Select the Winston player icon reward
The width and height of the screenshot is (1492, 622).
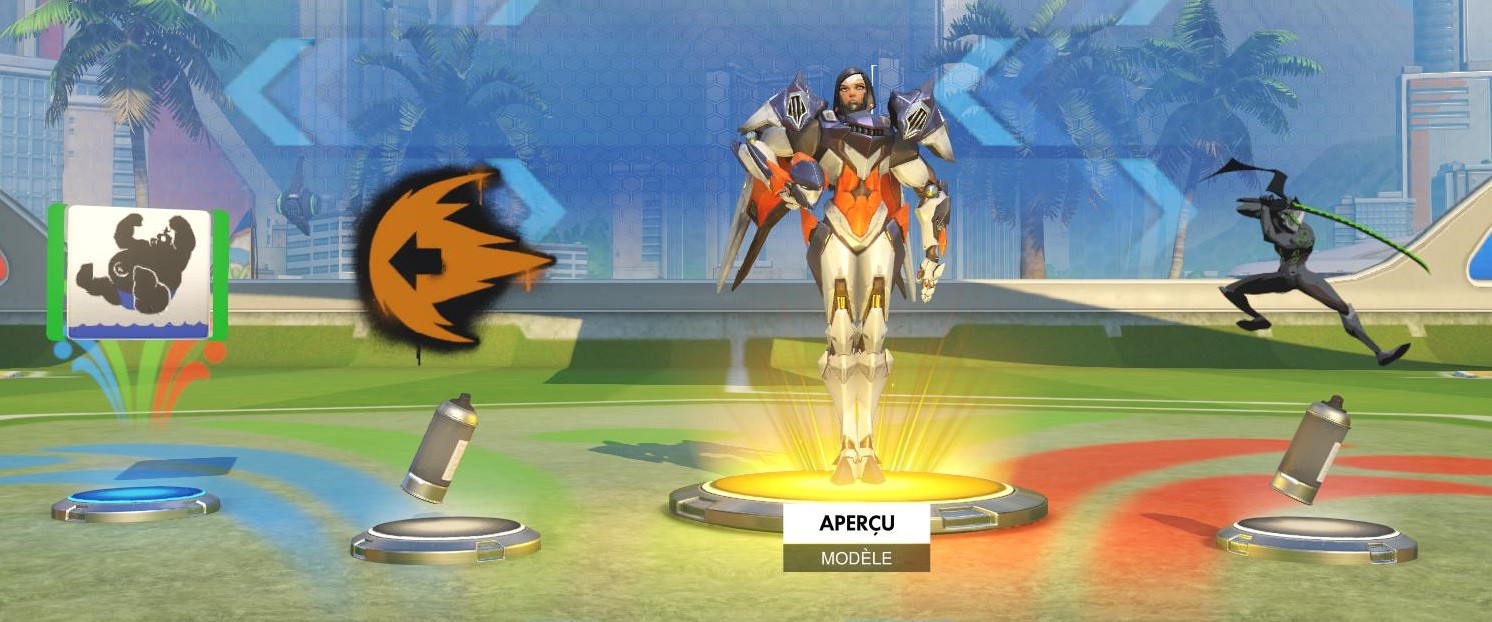138,272
